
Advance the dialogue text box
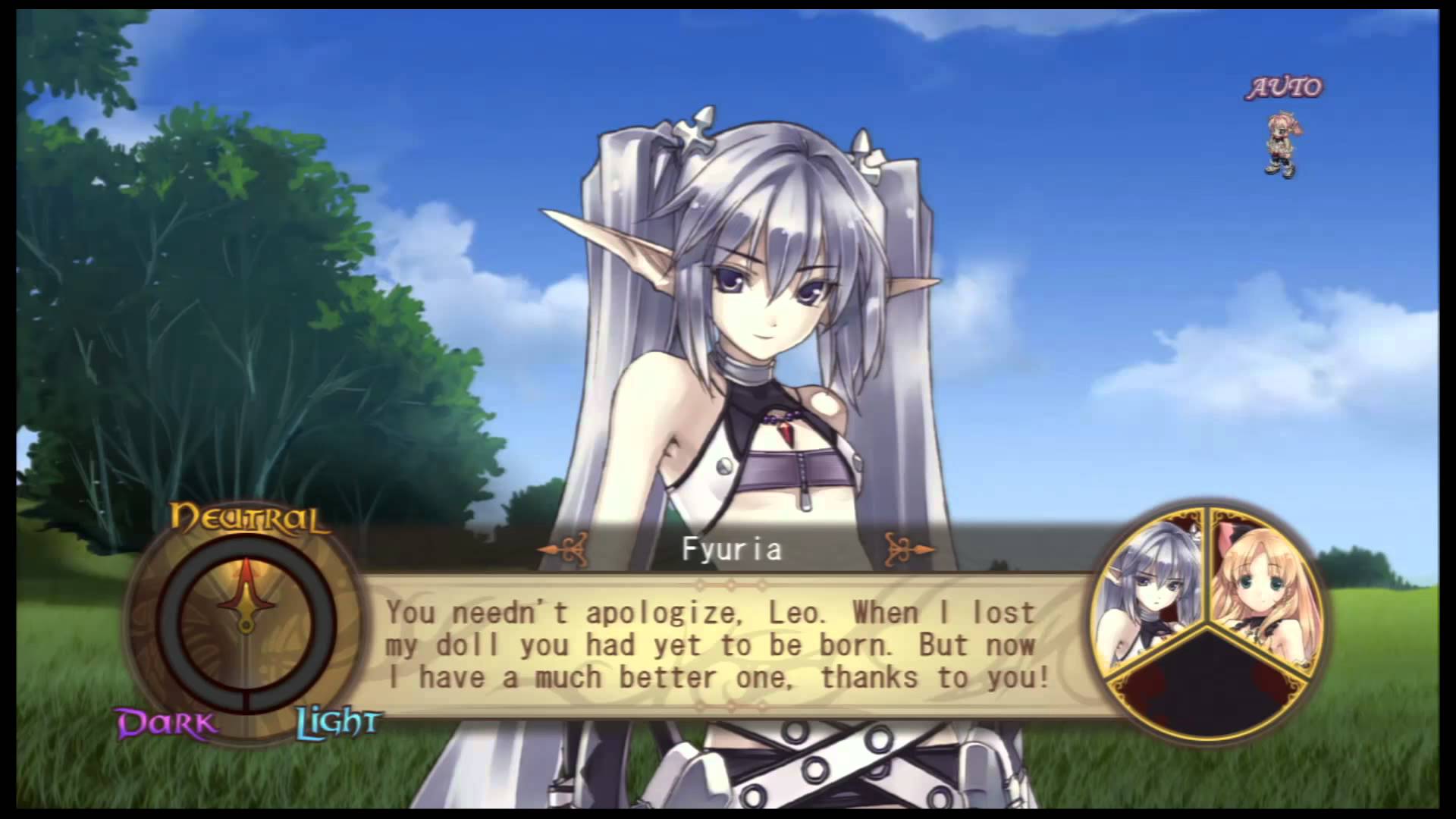point(717,645)
